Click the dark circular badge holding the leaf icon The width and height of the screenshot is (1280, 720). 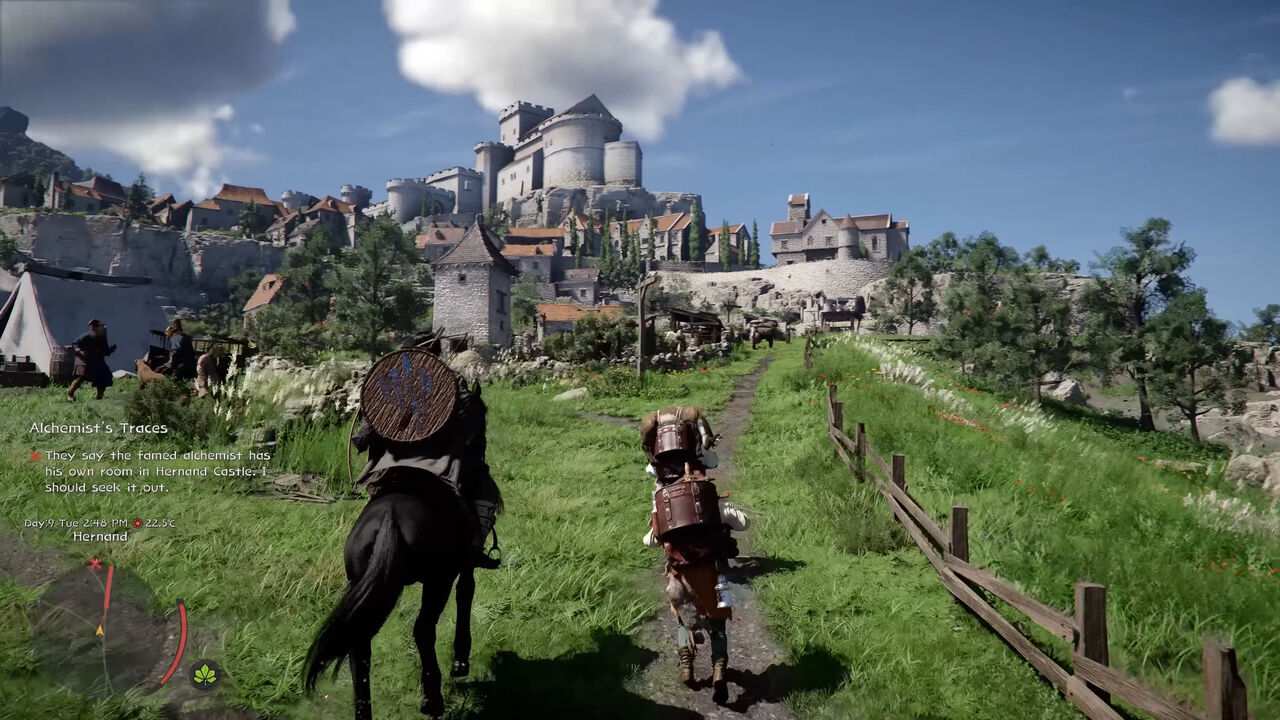click(204, 673)
